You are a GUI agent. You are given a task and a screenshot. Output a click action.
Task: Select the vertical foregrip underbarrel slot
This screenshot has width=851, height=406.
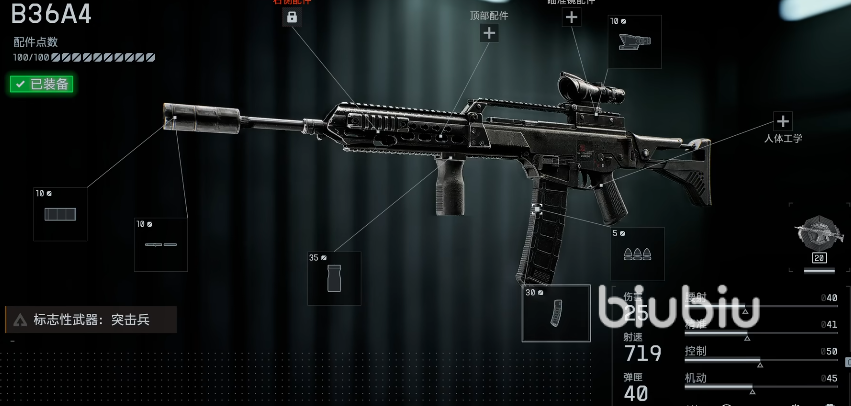[334, 278]
